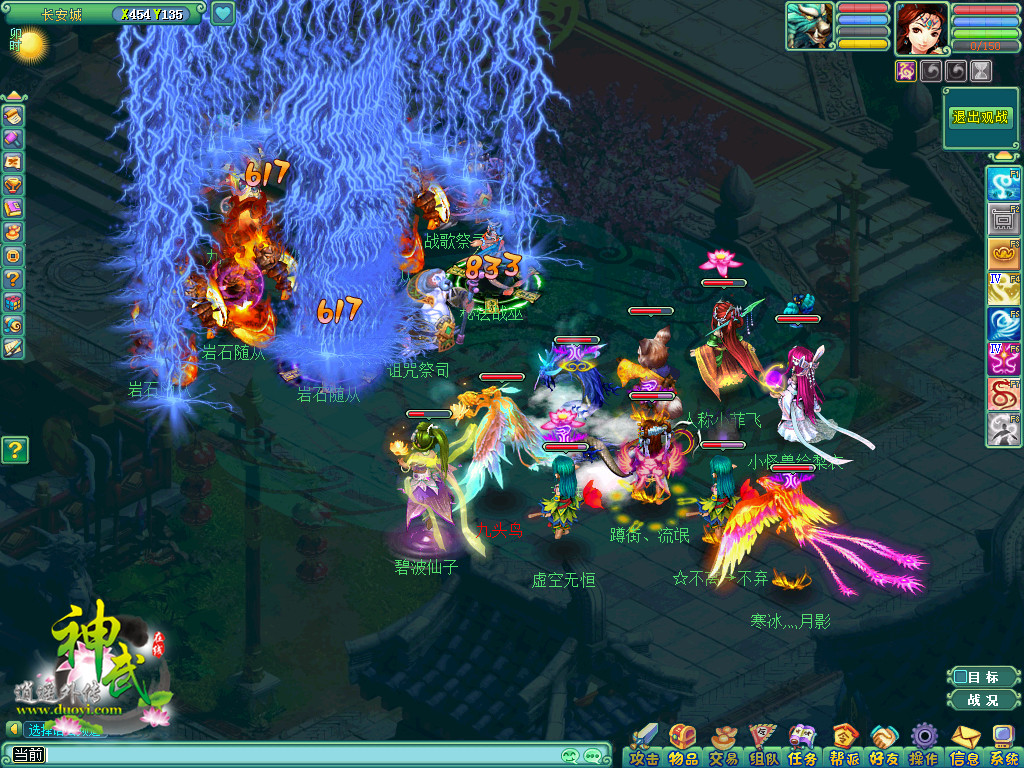The width and height of the screenshot is (1024, 768).
Task: Activate the F1 blue swirl skill
Action: pyautogui.click(x=1002, y=184)
